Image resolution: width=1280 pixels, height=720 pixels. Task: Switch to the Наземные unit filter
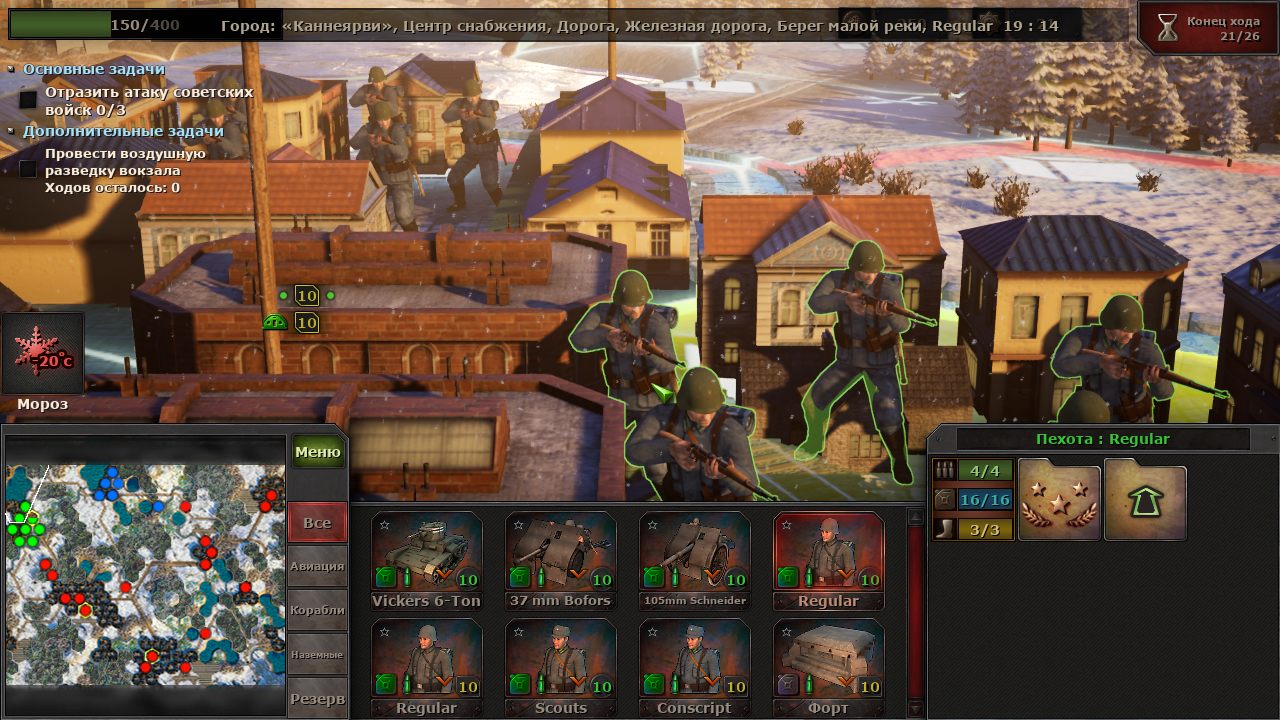click(x=317, y=654)
